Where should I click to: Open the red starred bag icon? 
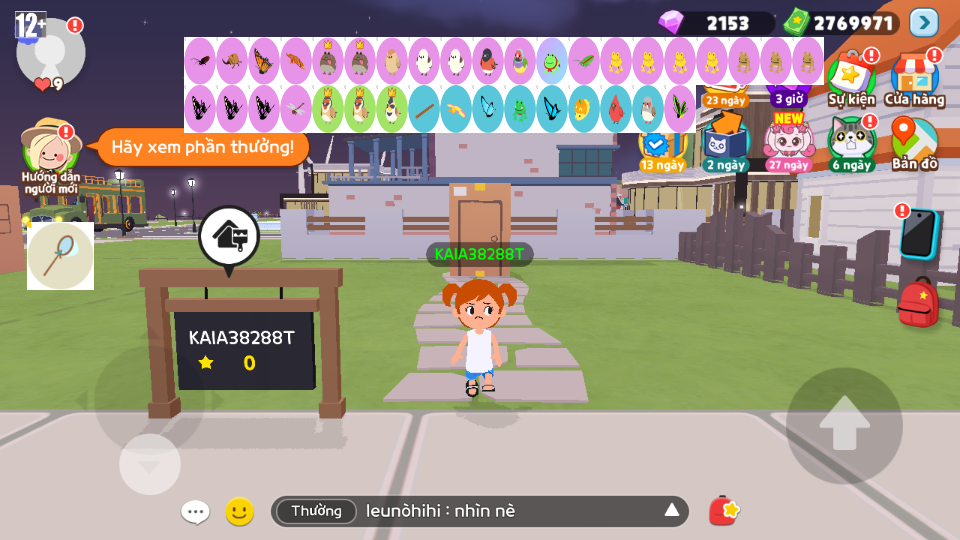(x=724, y=511)
